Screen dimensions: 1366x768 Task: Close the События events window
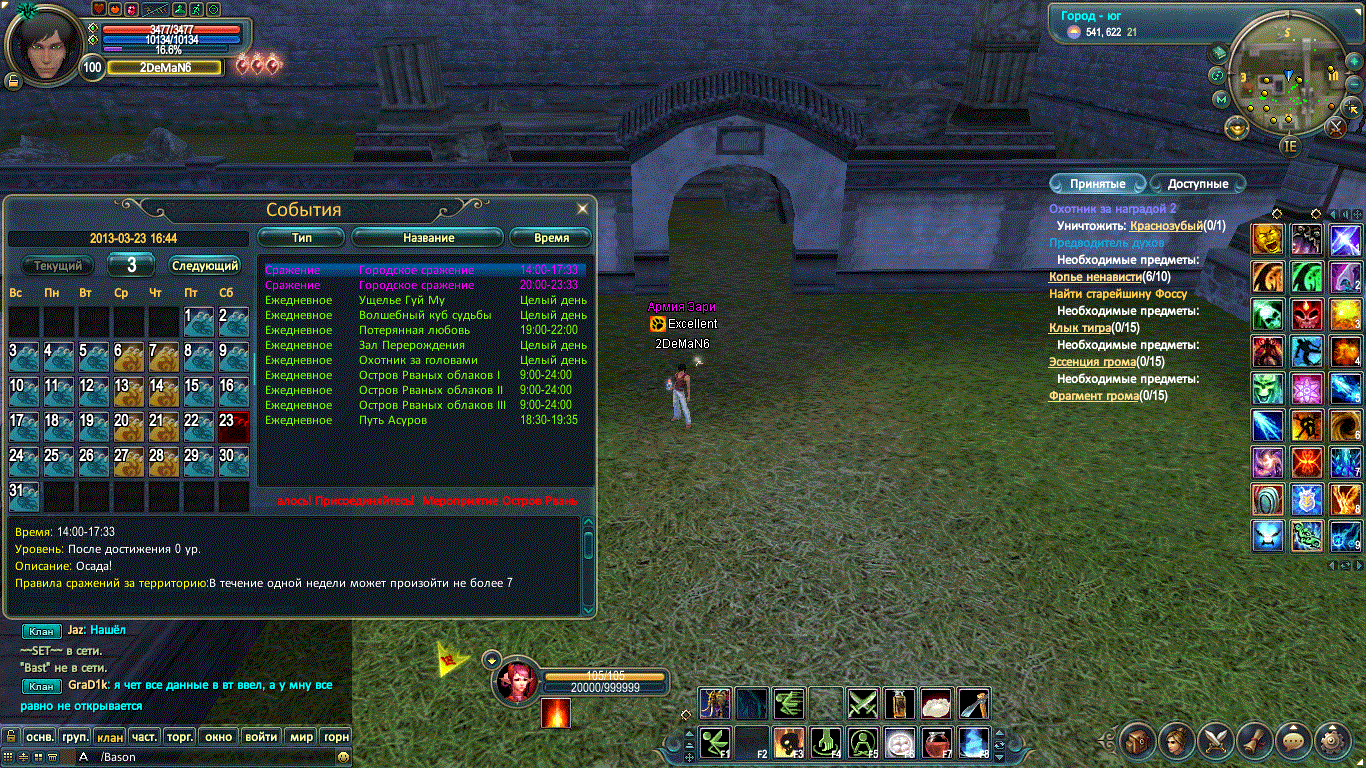(582, 209)
